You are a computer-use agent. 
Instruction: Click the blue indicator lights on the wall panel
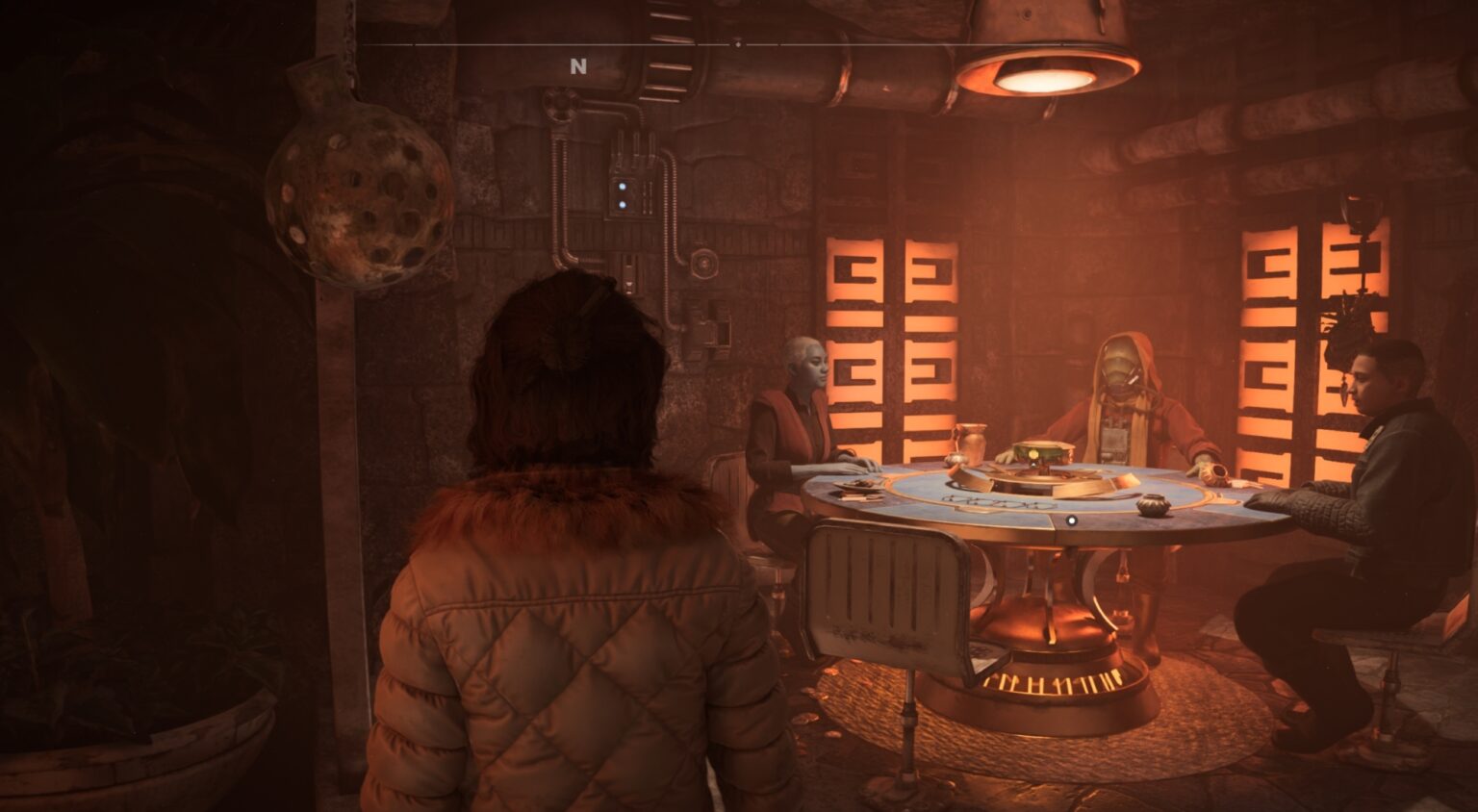pyautogui.click(x=624, y=197)
